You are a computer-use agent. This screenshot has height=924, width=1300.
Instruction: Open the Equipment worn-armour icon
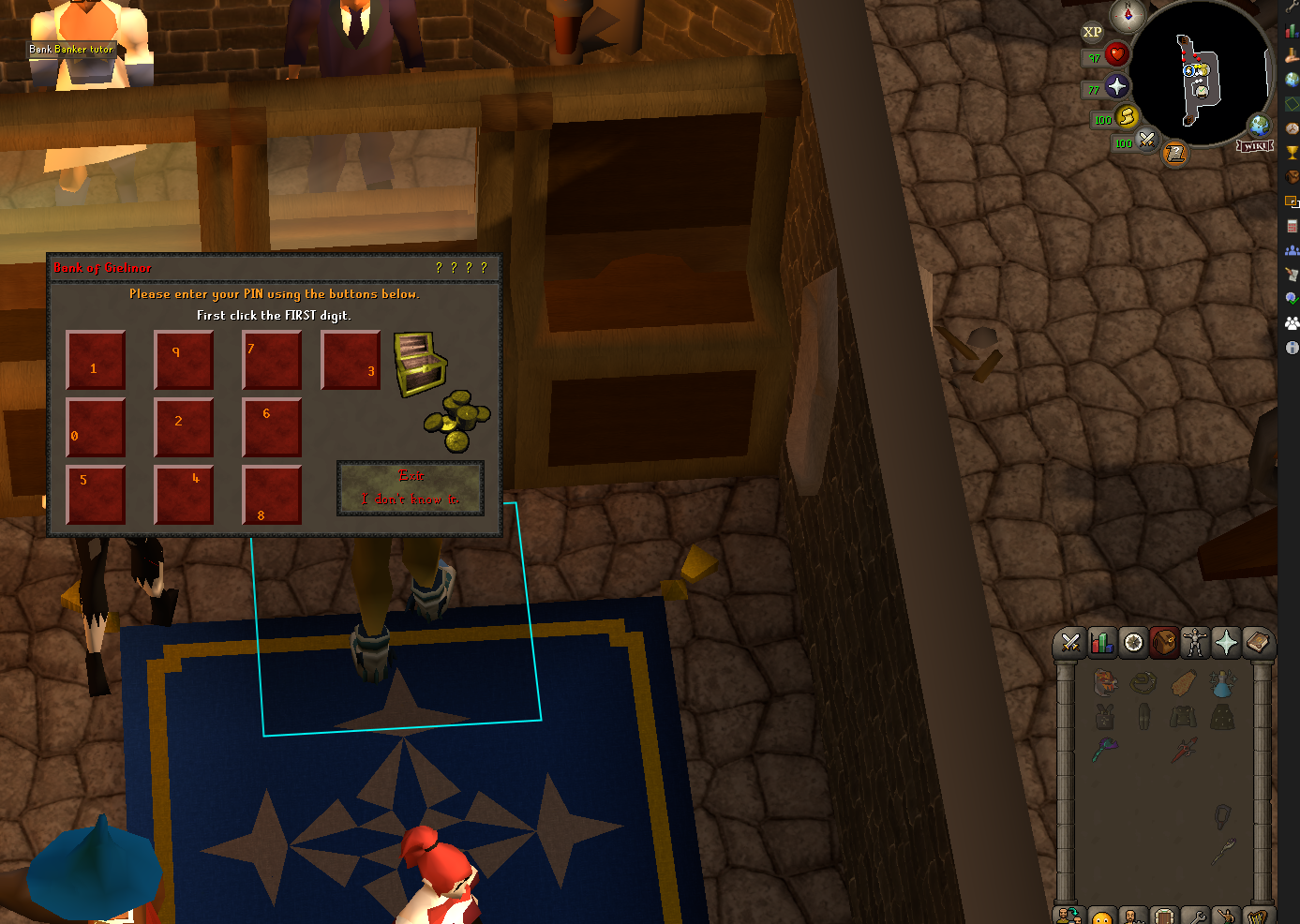1195,643
